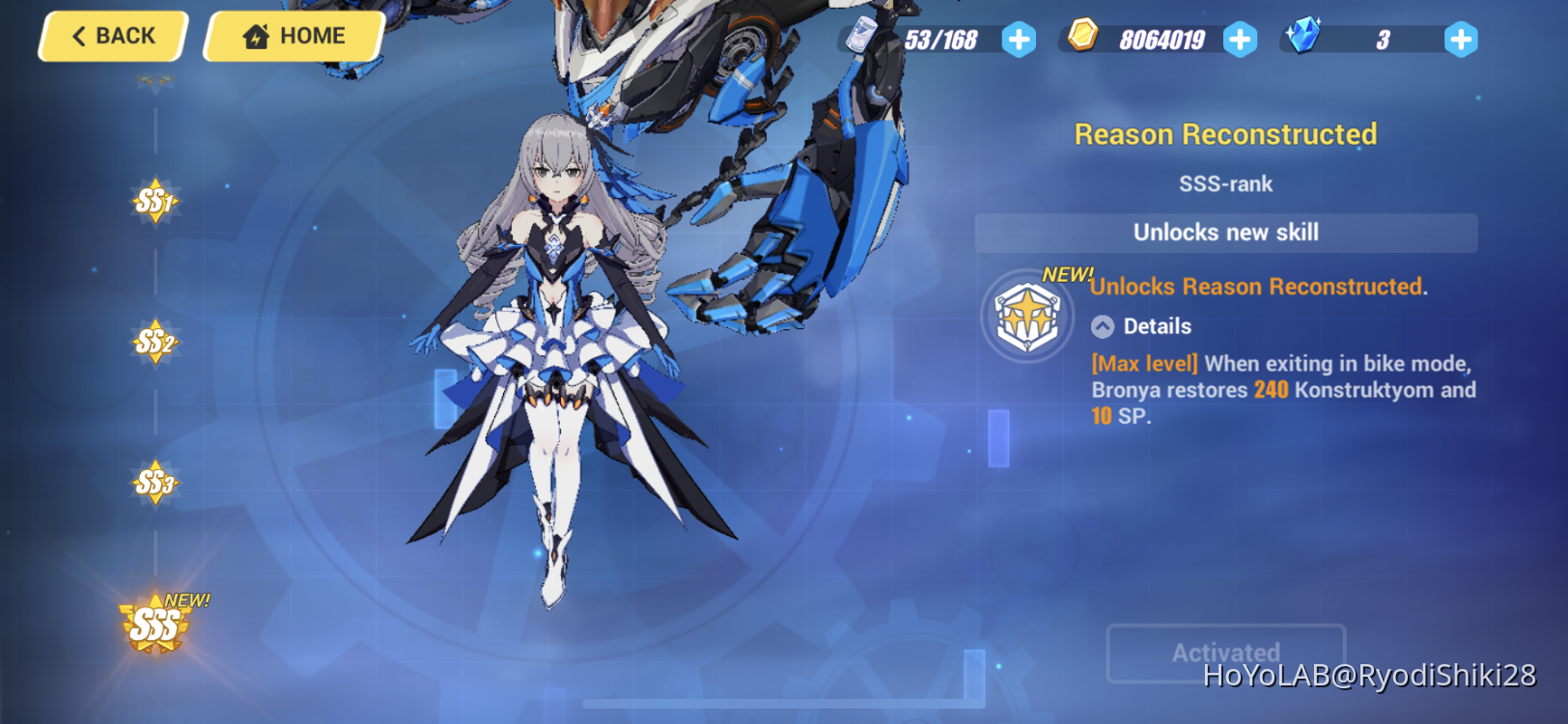Click plus beside the crystal count
The image size is (1568, 724).
pos(1461,41)
